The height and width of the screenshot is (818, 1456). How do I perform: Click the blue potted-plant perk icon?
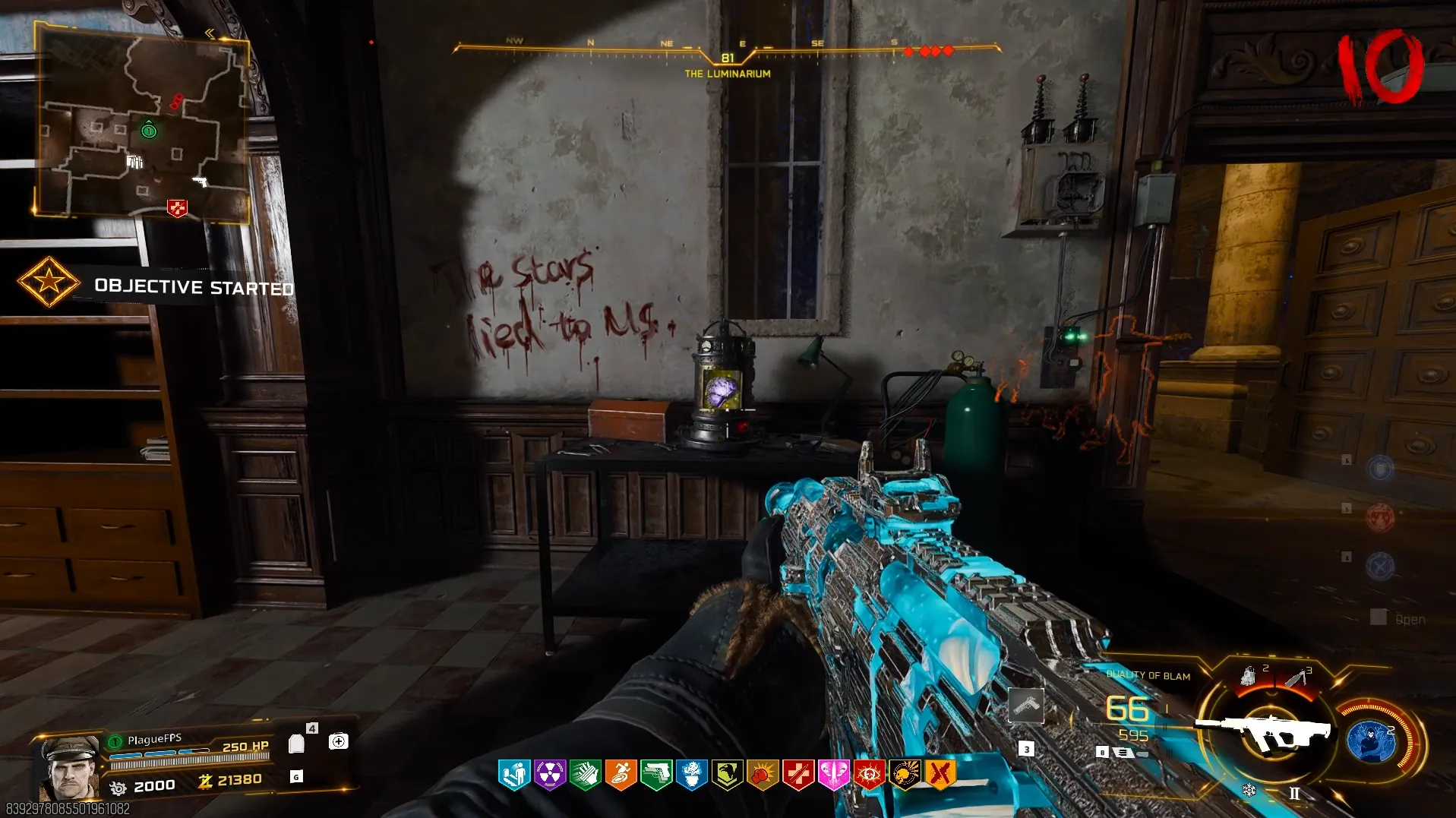click(692, 775)
